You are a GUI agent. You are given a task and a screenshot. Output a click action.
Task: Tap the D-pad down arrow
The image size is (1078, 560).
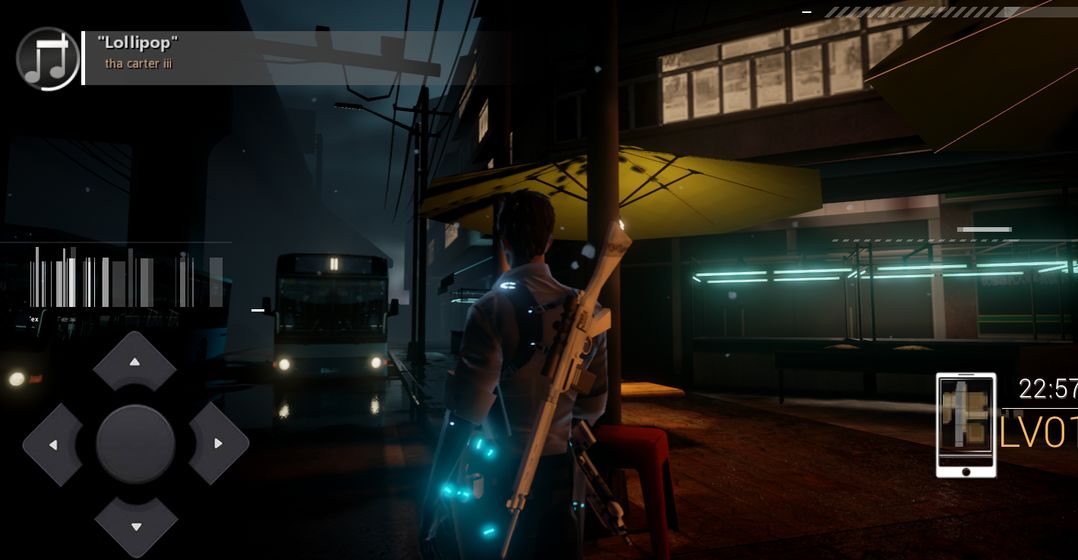coord(135,526)
